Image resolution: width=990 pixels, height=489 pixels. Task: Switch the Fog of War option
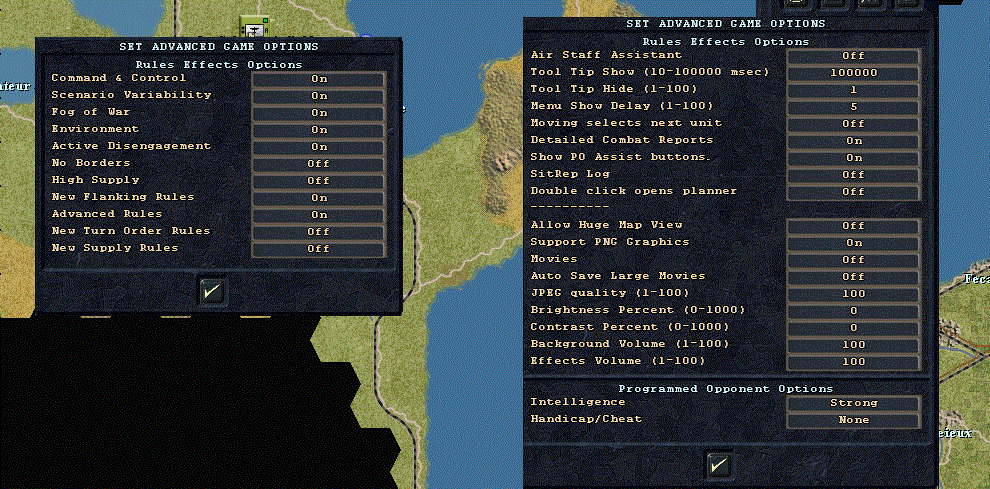[318, 112]
